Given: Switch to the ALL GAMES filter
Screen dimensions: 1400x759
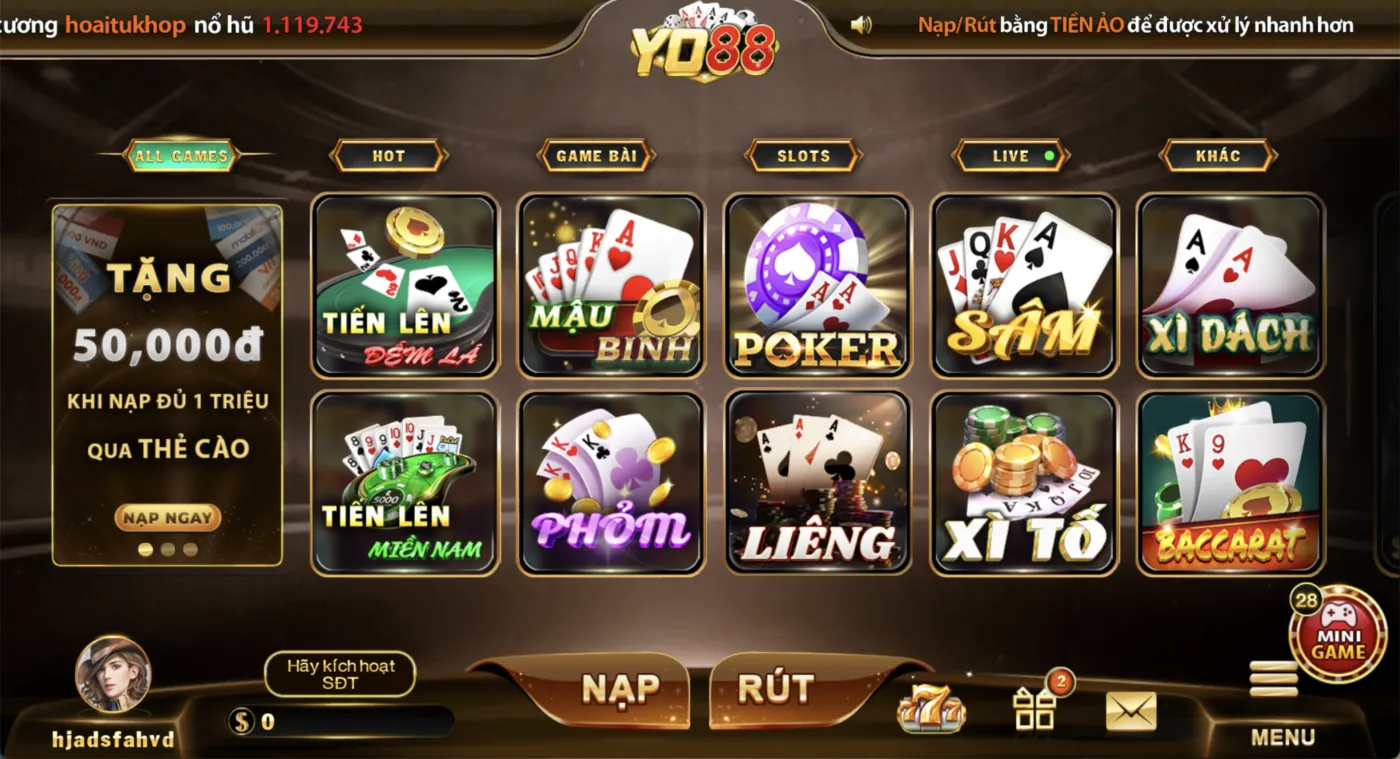Looking at the screenshot, I should [x=182, y=155].
